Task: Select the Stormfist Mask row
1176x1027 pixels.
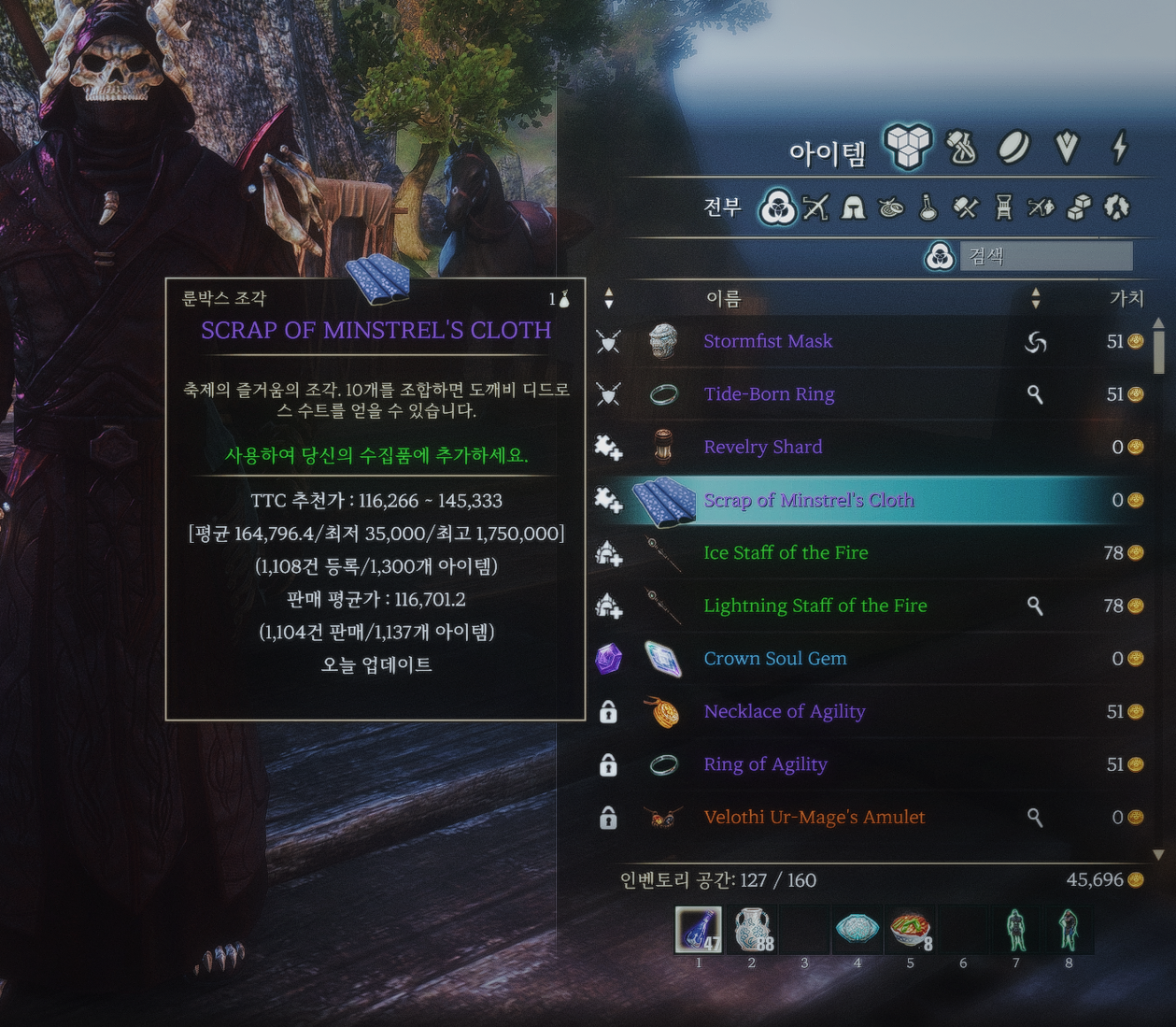Action: click(x=768, y=342)
